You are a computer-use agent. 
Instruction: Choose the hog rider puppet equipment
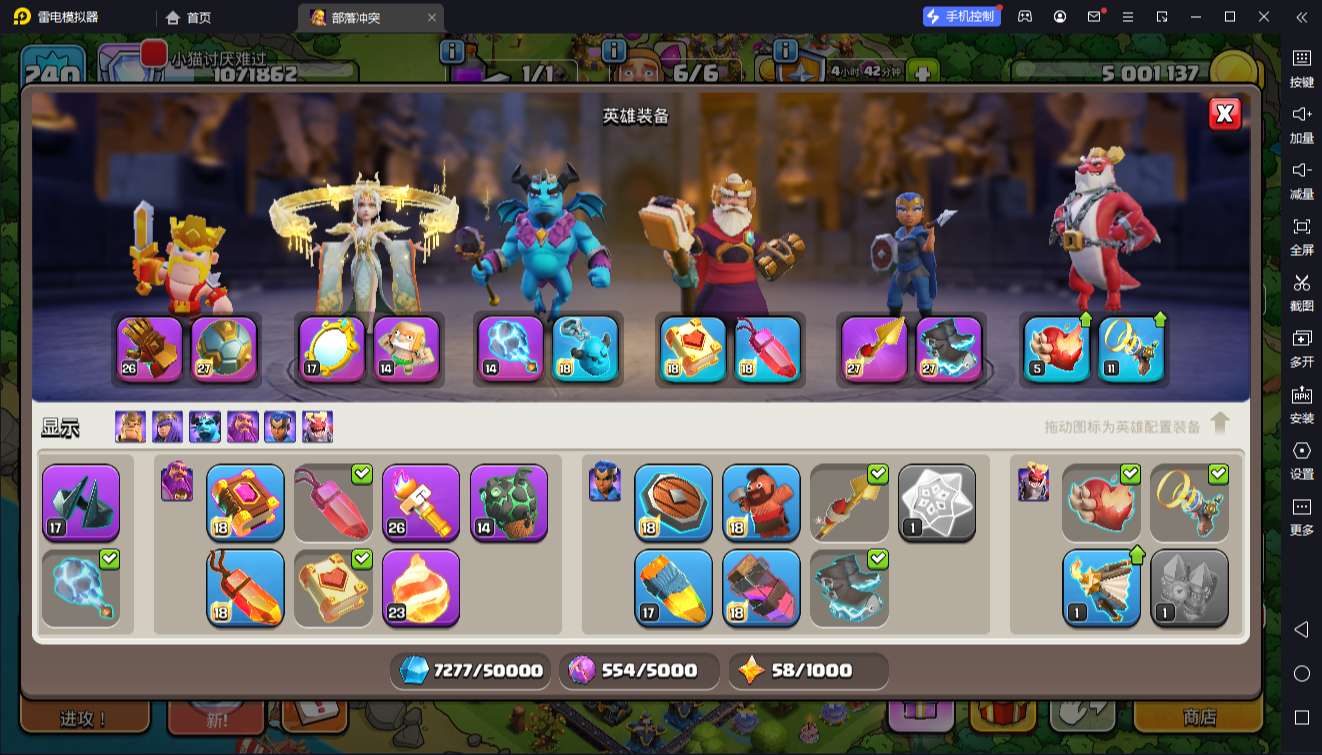tap(762, 502)
